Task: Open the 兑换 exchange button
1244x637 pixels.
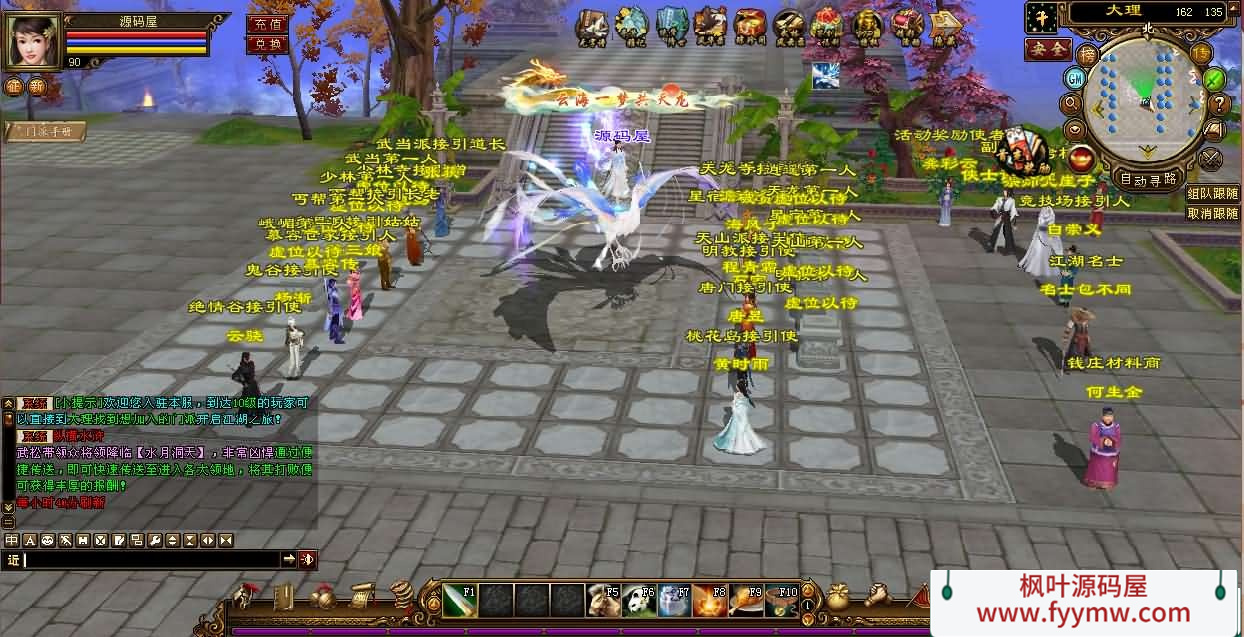Action: point(266,44)
